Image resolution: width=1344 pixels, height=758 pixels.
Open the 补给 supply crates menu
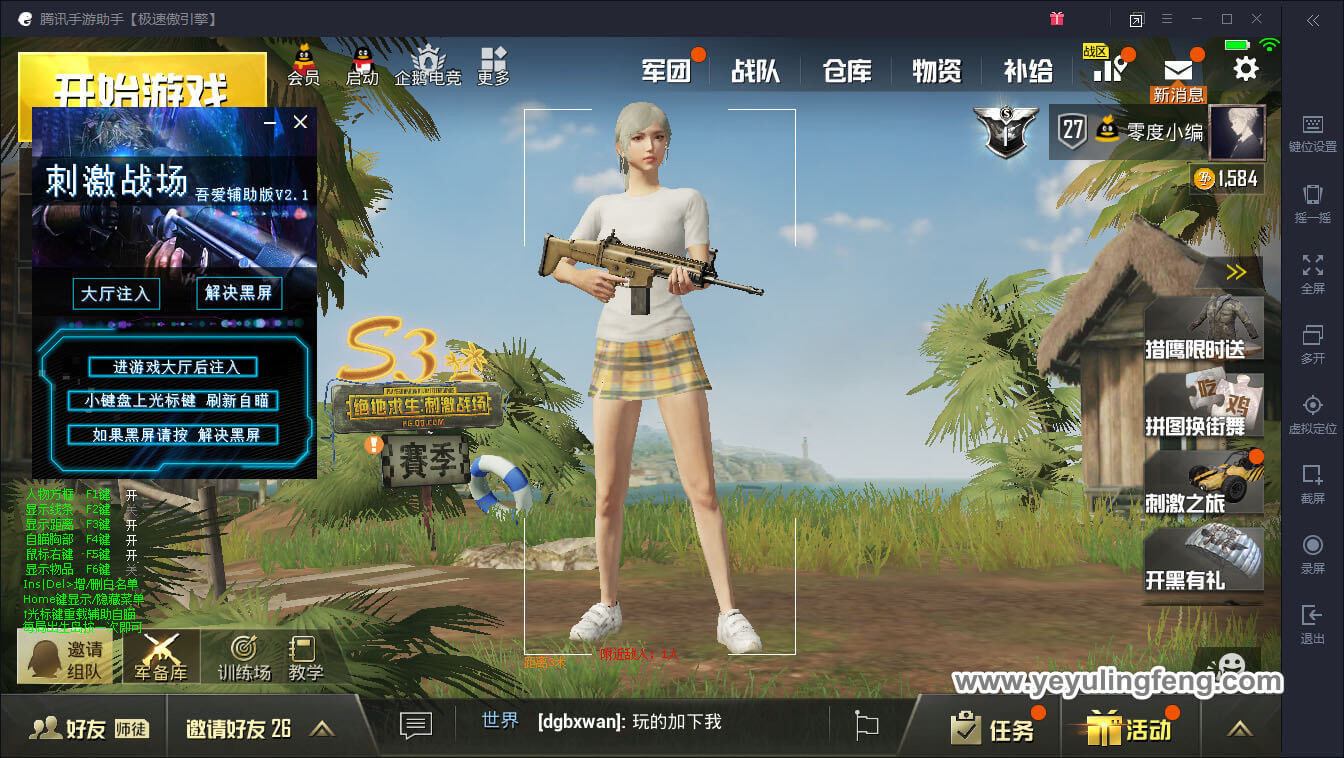pyautogui.click(x=1028, y=71)
